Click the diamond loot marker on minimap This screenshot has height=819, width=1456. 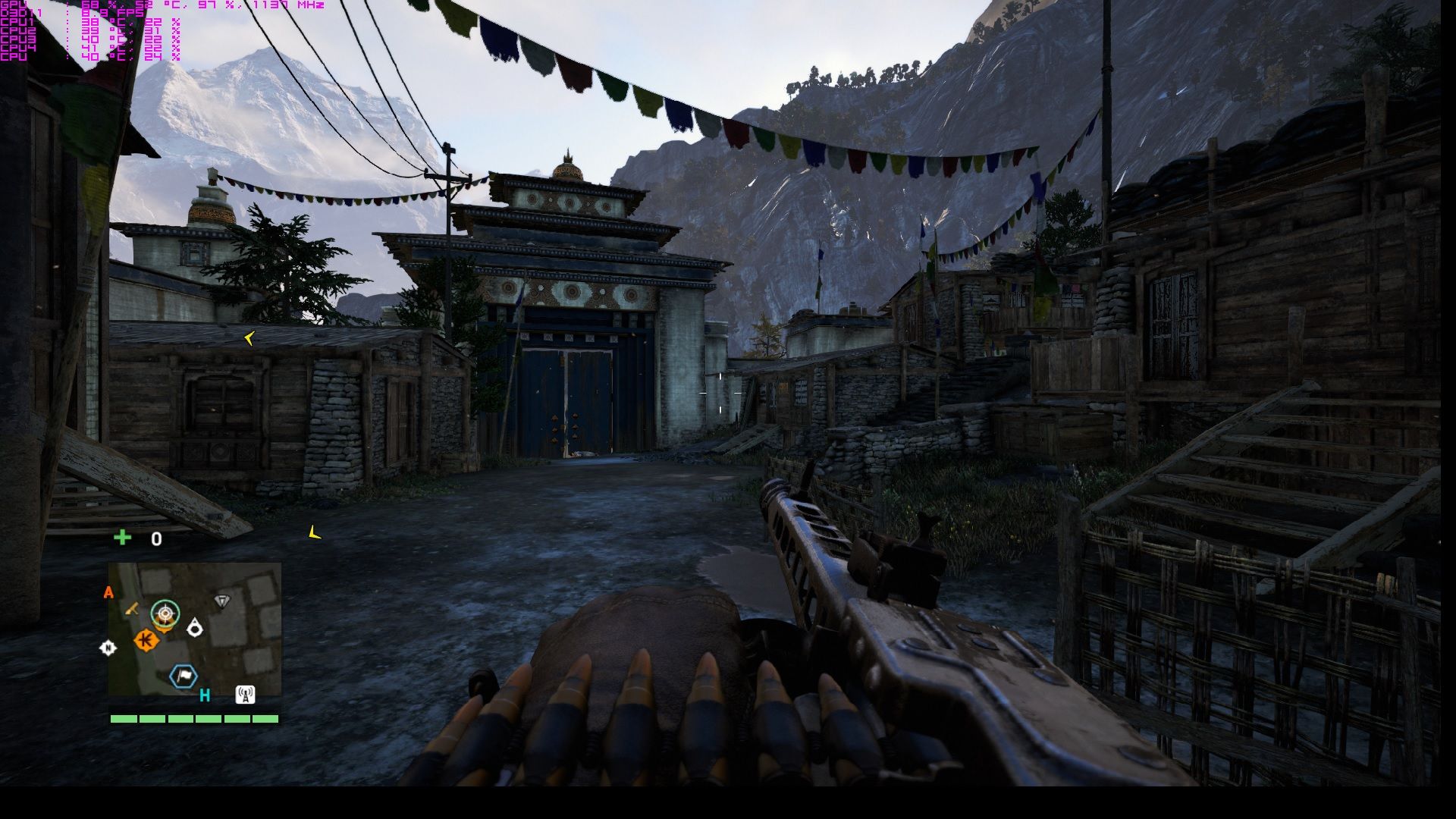pyautogui.click(x=221, y=601)
